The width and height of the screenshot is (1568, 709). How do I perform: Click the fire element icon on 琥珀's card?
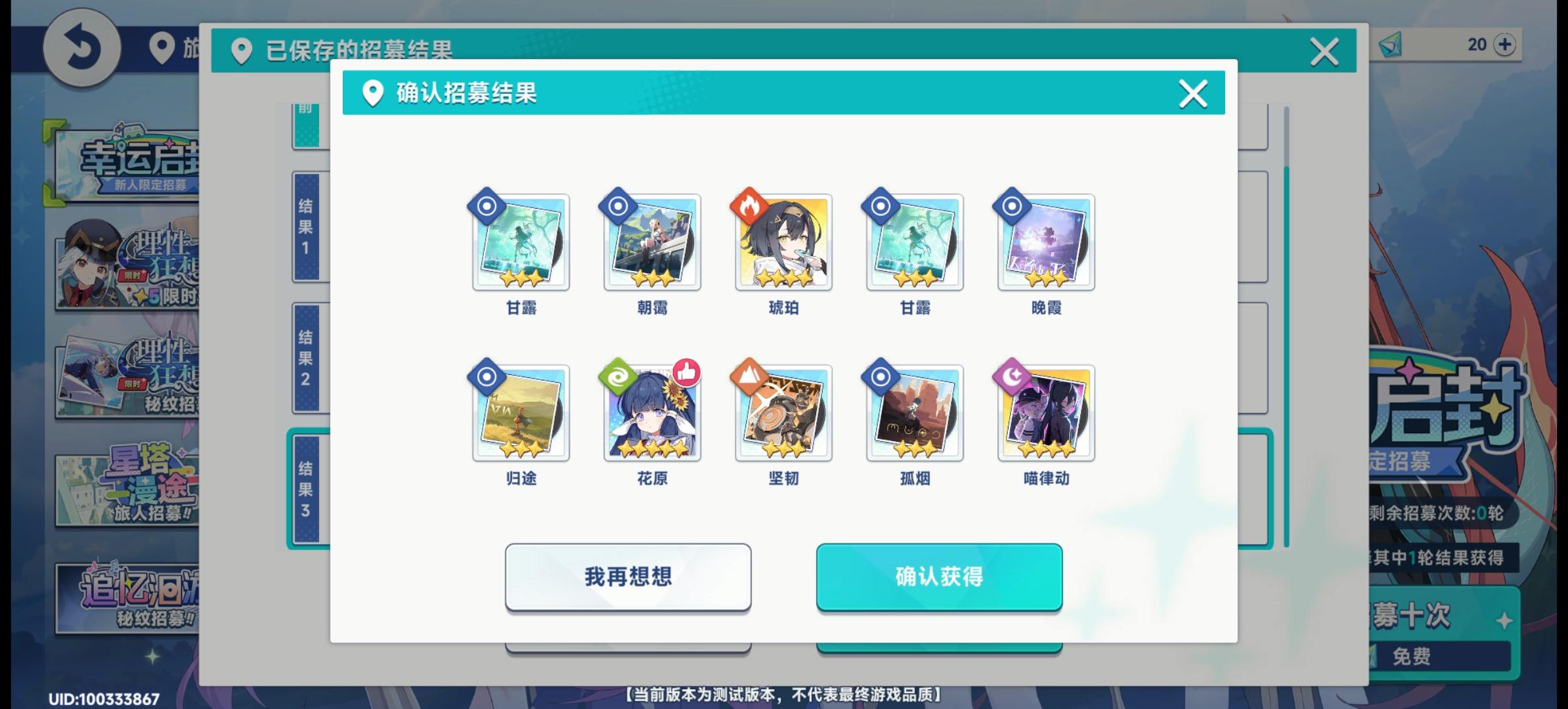point(750,206)
